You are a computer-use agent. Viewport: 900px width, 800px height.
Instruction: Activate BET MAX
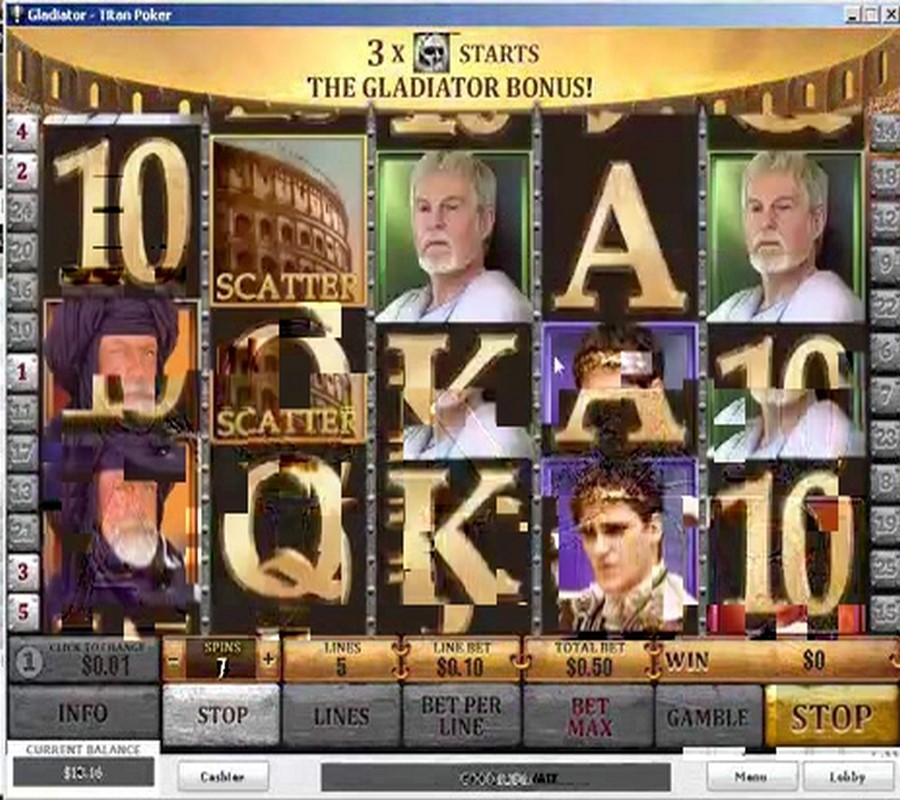click(589, 715)
